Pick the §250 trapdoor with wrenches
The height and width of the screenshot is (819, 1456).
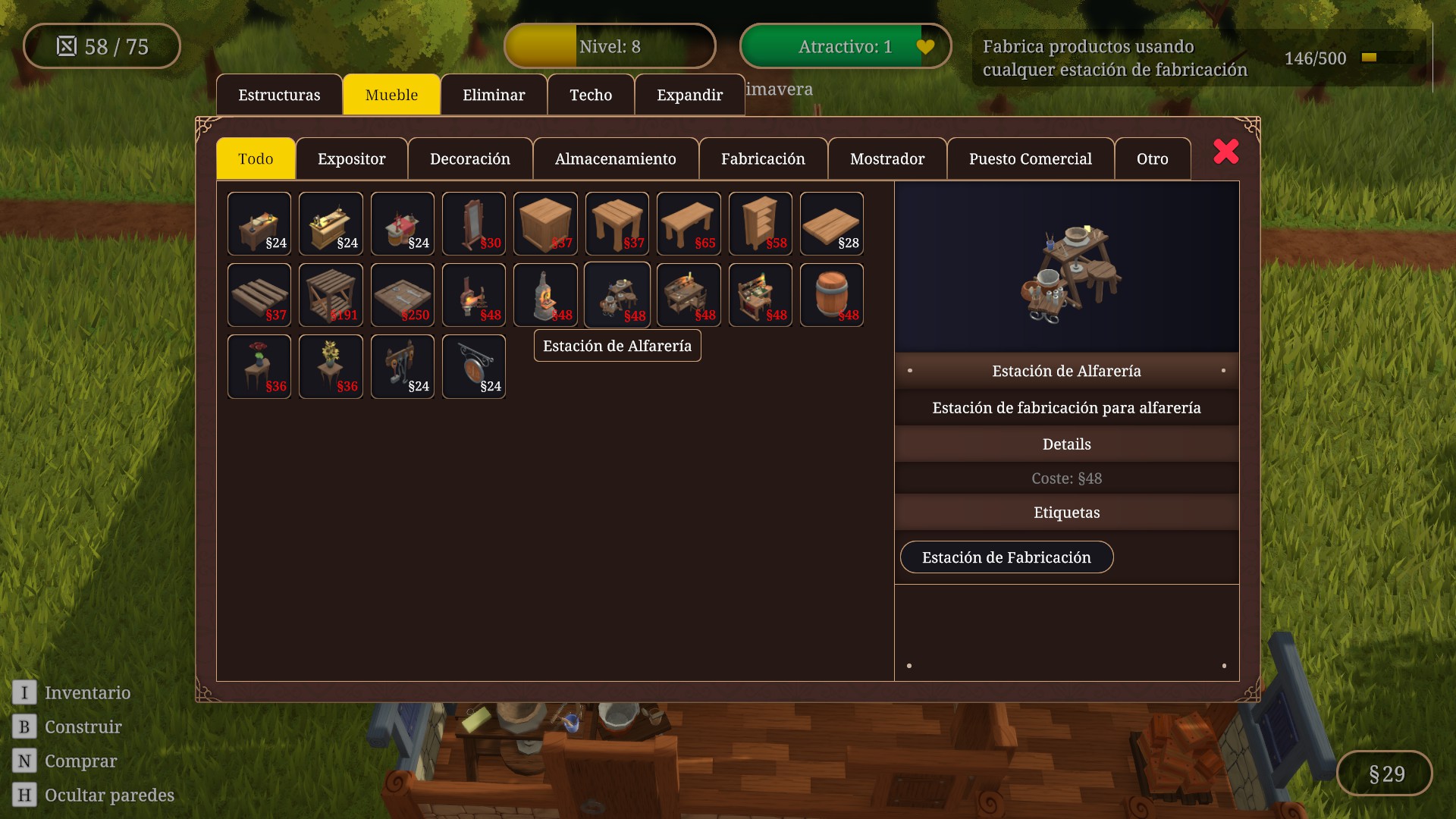[x=403, y=295]
